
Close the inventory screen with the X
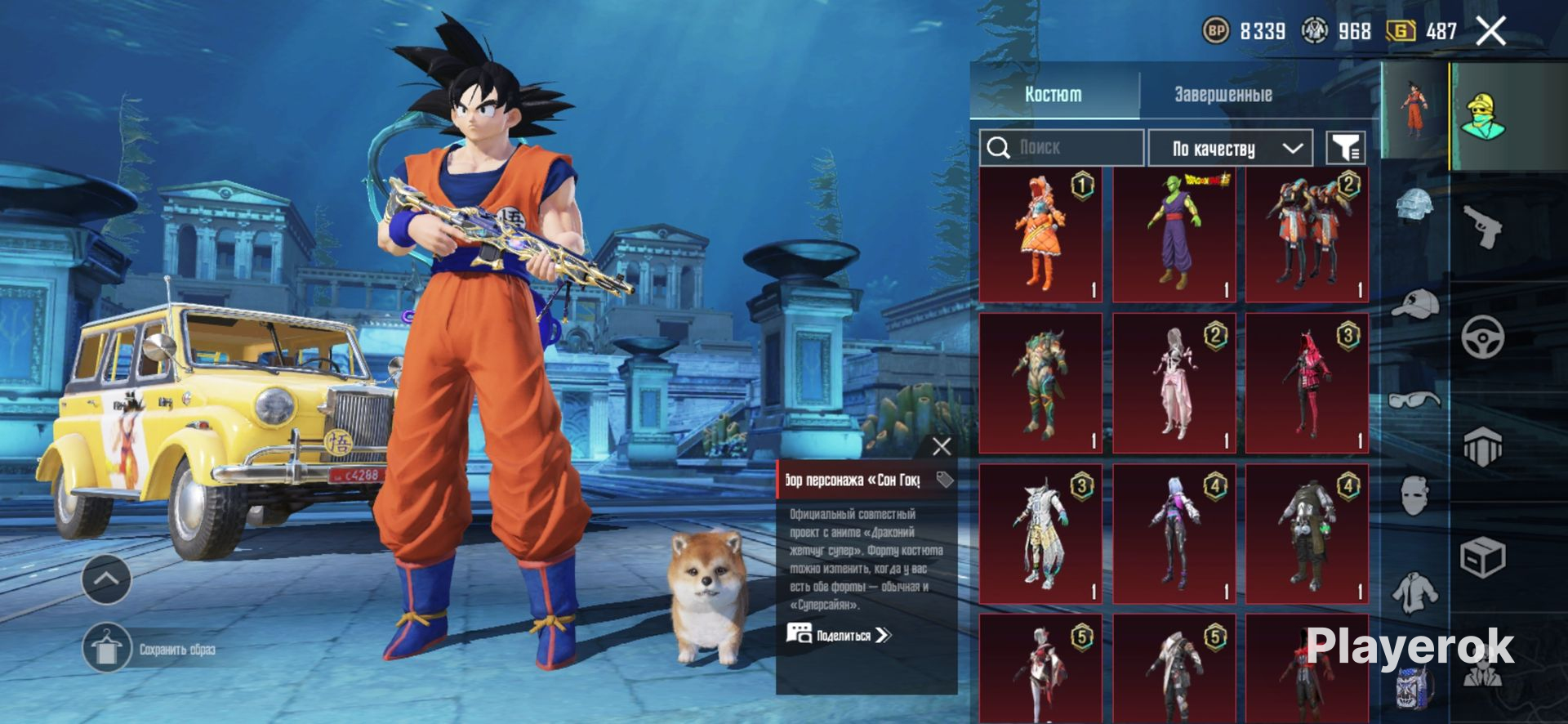coord(1490,32)
